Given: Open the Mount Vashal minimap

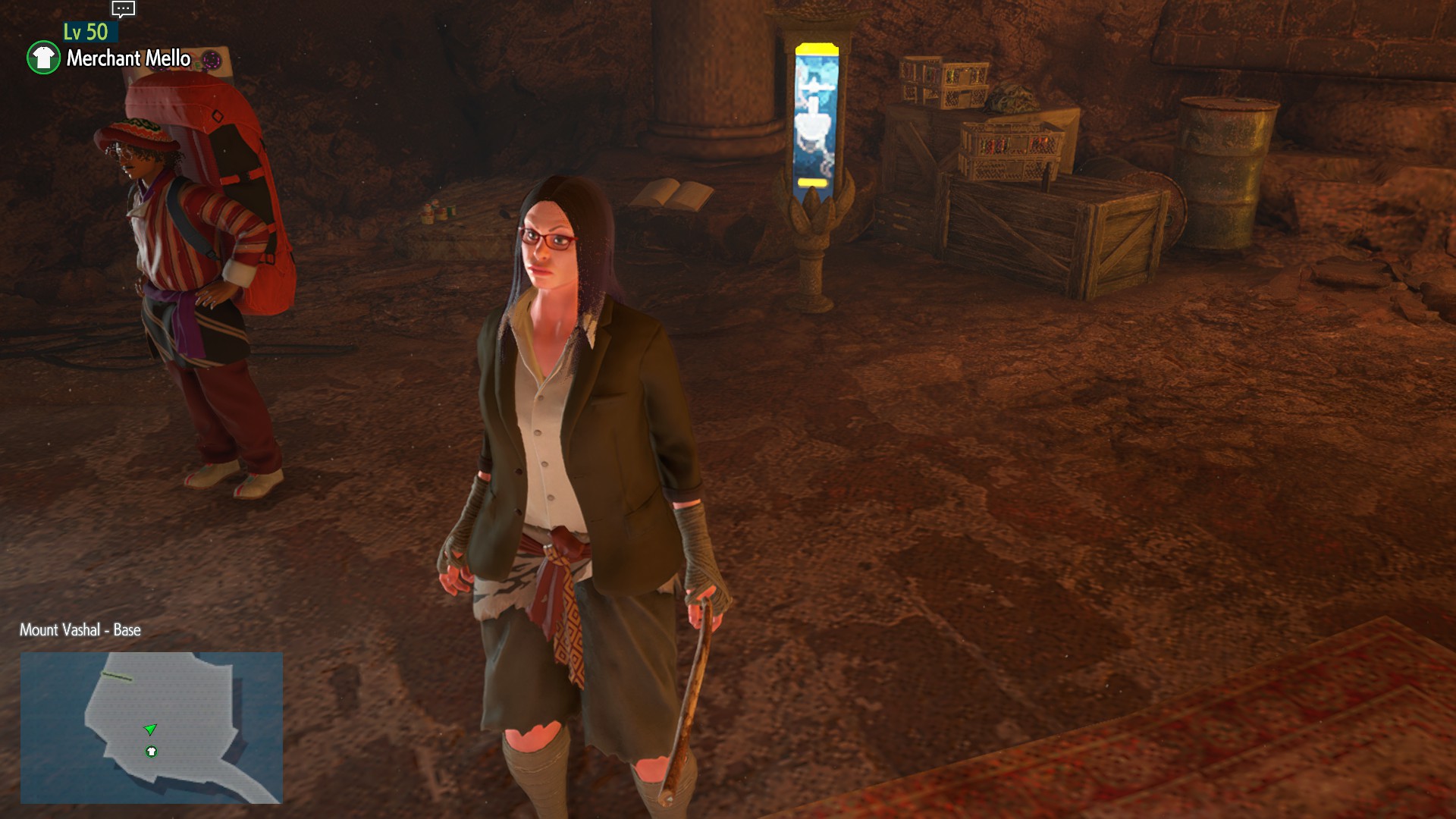Looking at the screenshot, I should tap(151, 726).
